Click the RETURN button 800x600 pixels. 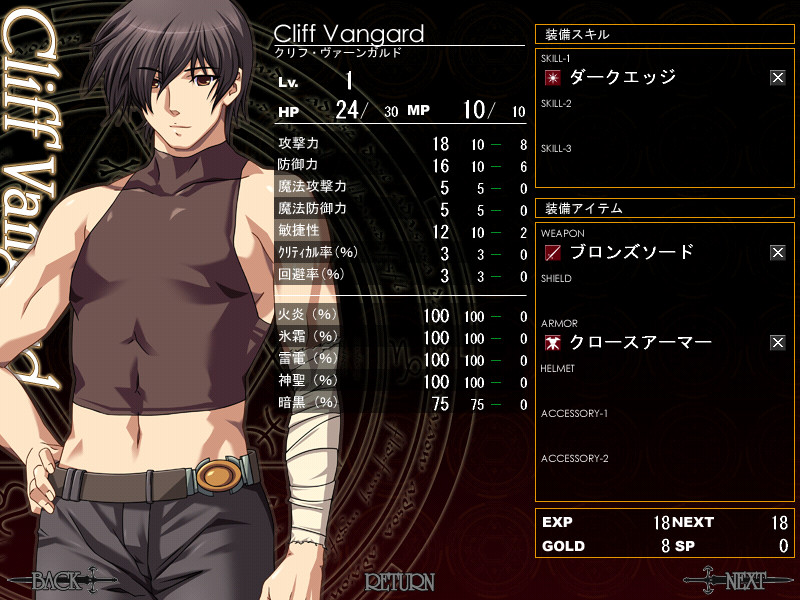tap(399, 581)
